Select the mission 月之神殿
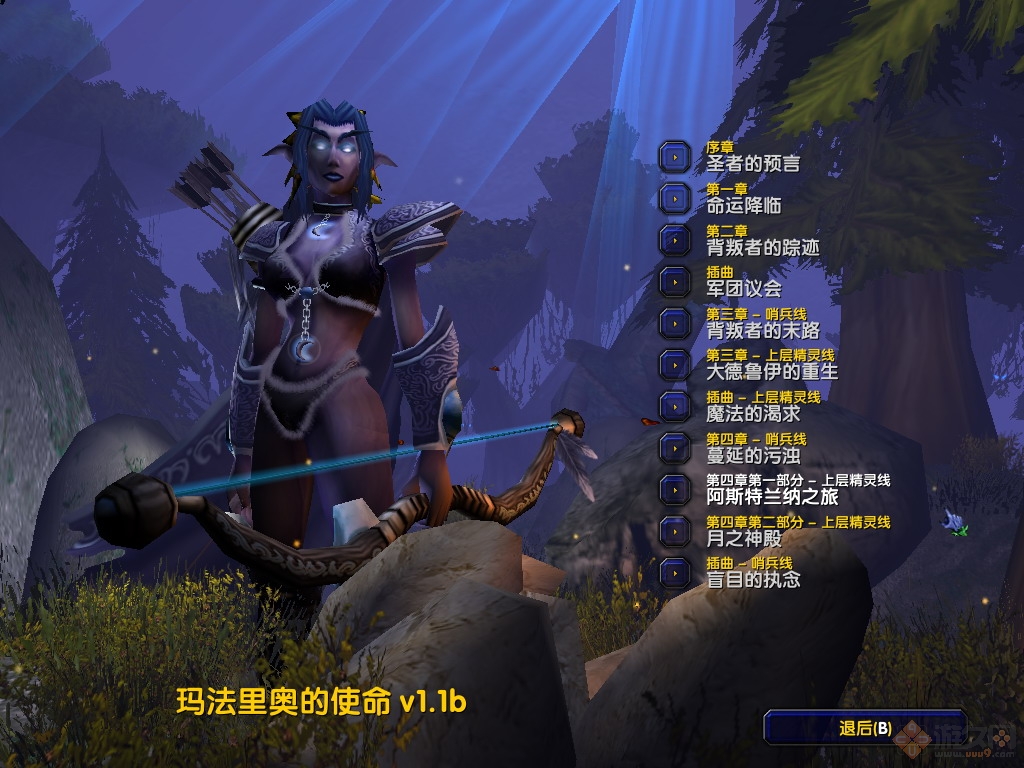This screenshot has height=768, width=1024. [676, 531]
